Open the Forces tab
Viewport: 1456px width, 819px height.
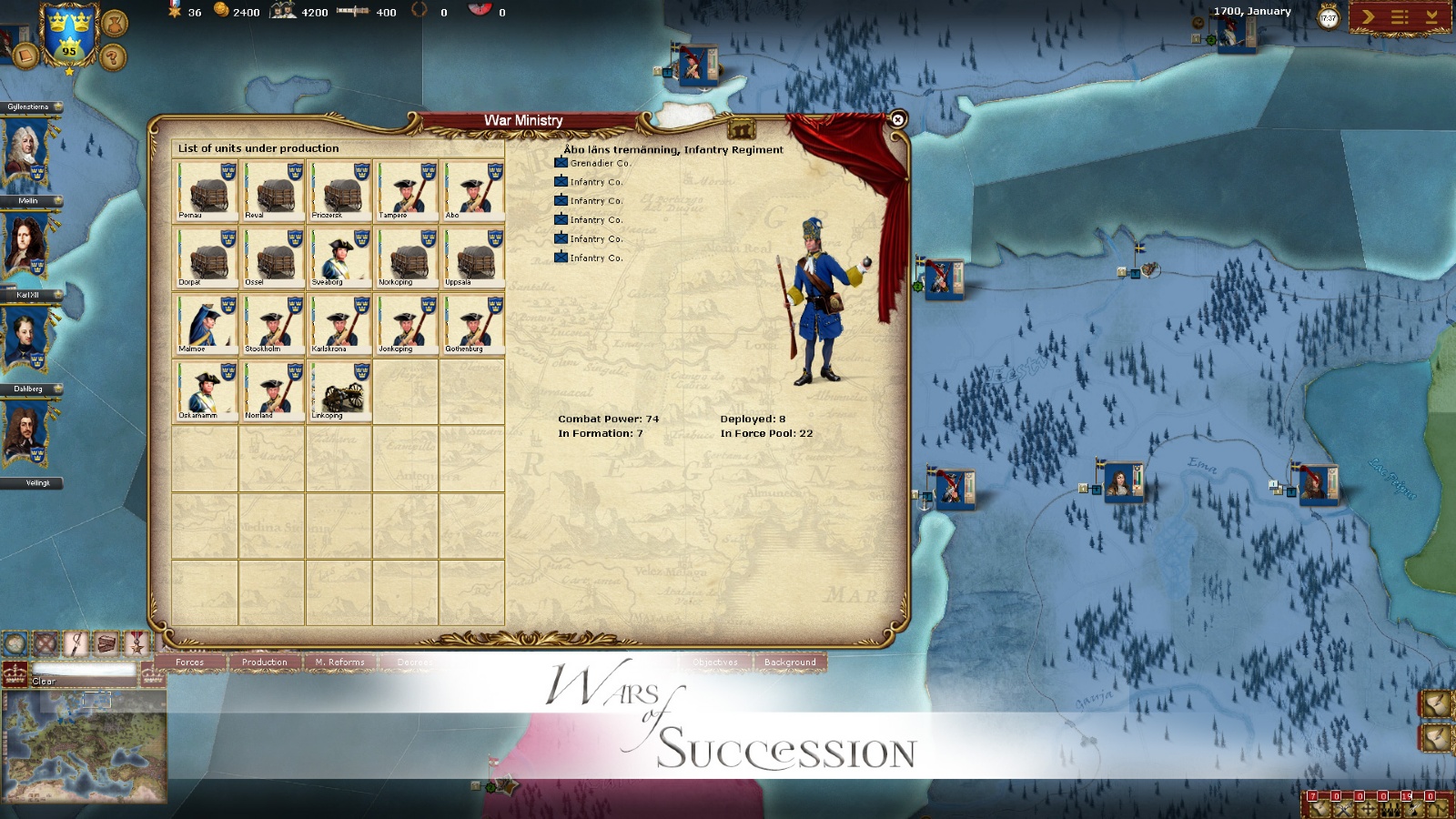[x=190, y=662]
